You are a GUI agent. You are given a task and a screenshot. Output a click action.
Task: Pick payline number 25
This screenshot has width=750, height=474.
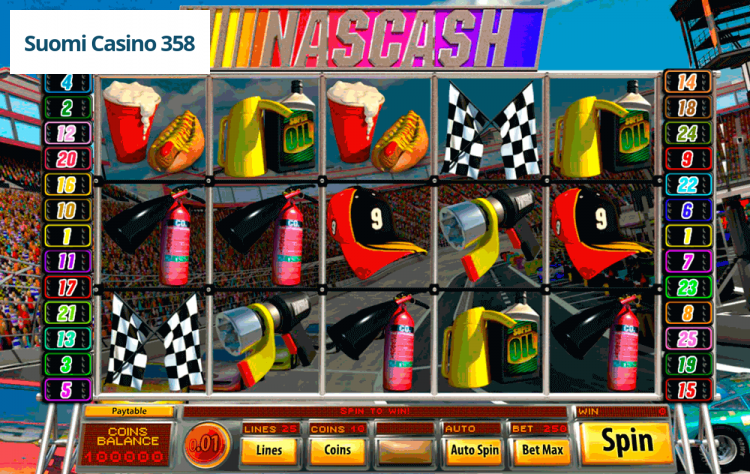pos(687,339)
